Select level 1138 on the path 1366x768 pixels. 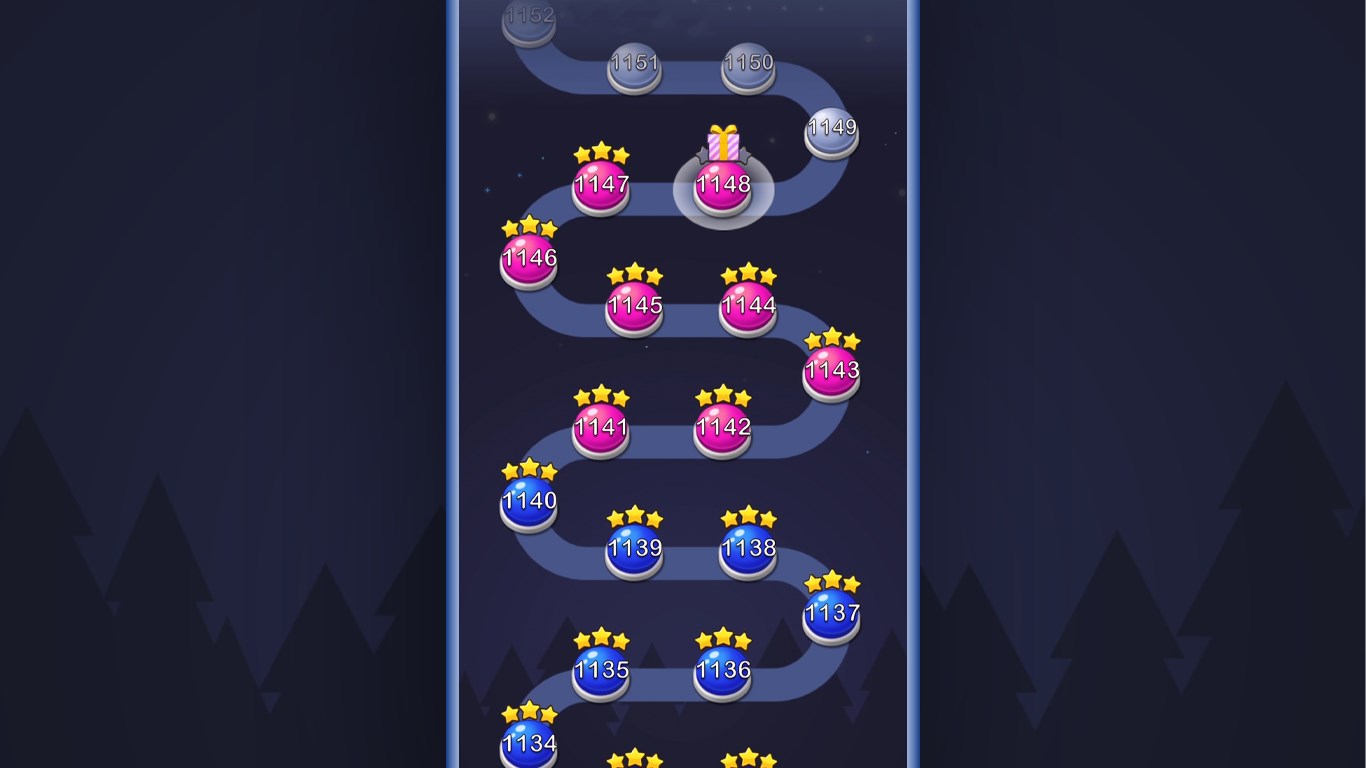tap(747, 549)
